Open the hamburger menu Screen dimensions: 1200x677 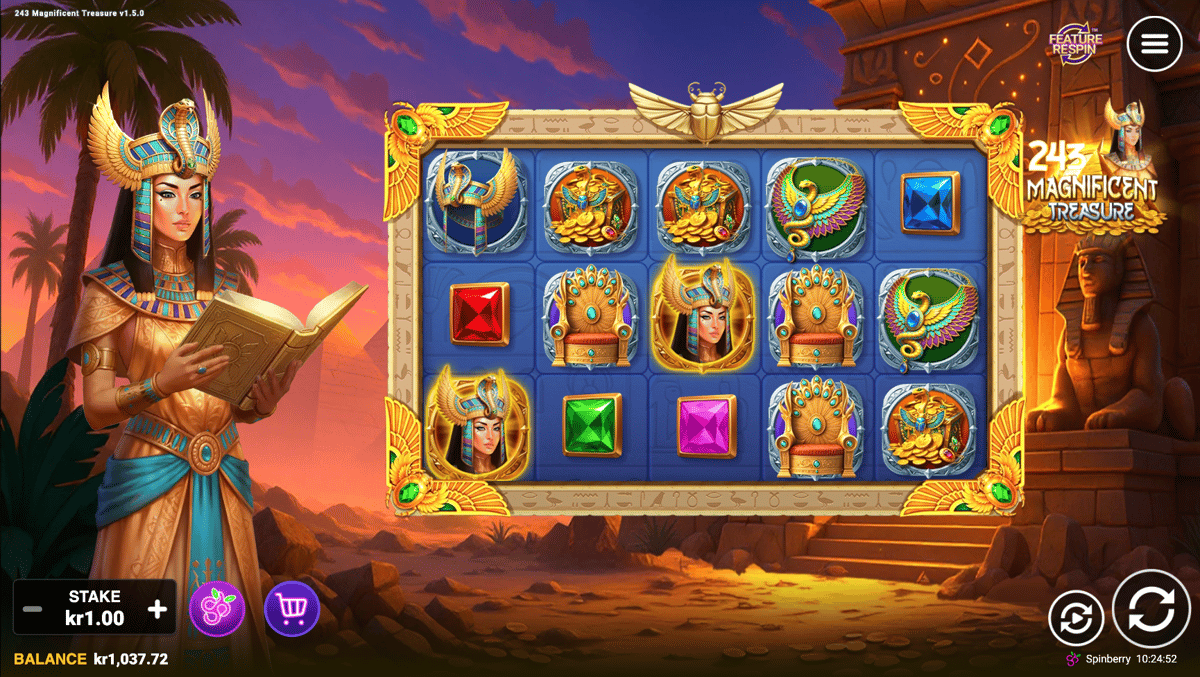(1154, 44)
